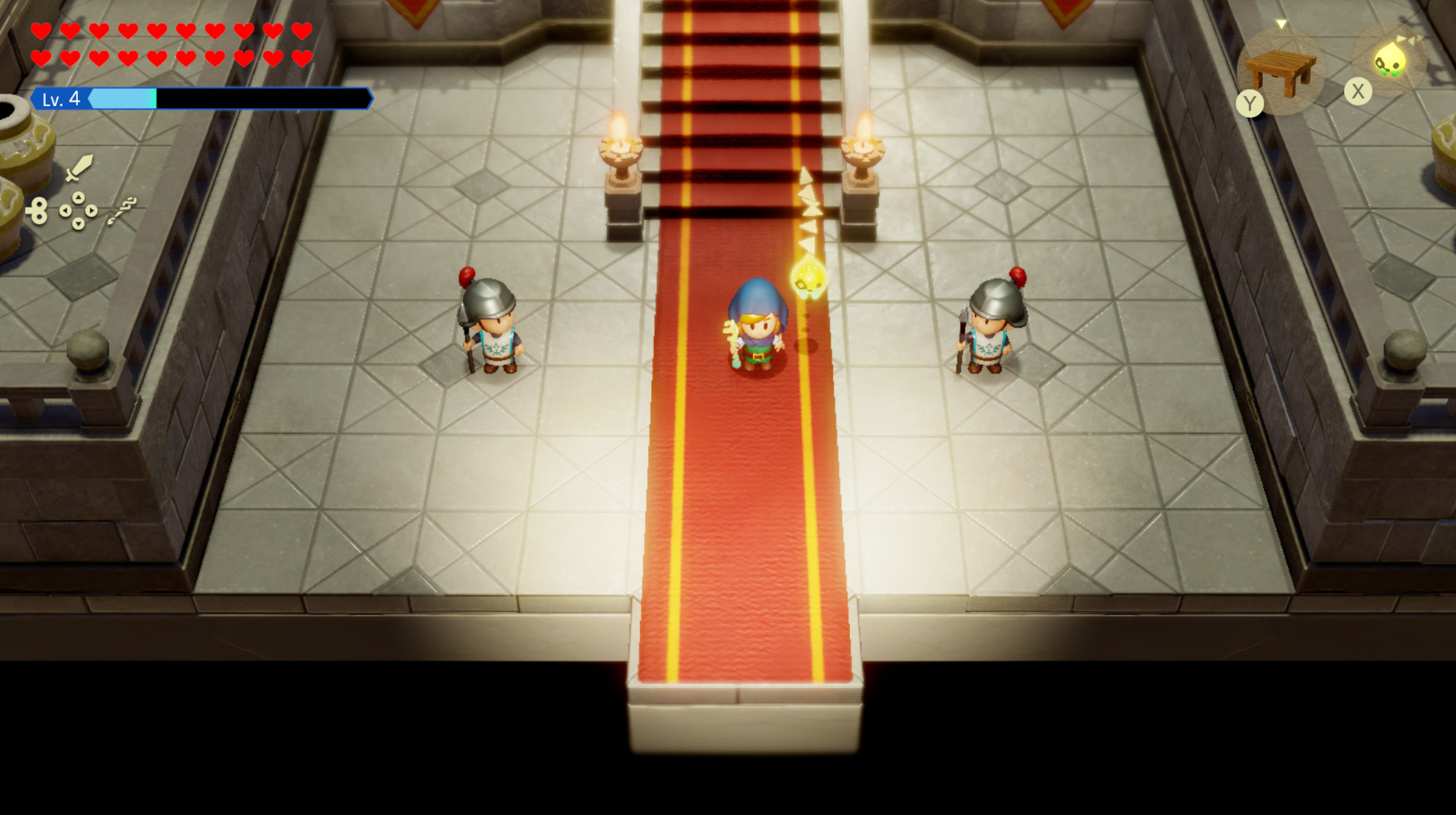This screenshot has height=815, width=1456.
Task: Click the left arrow on the d-pad prompt
Action: (65, 211)
